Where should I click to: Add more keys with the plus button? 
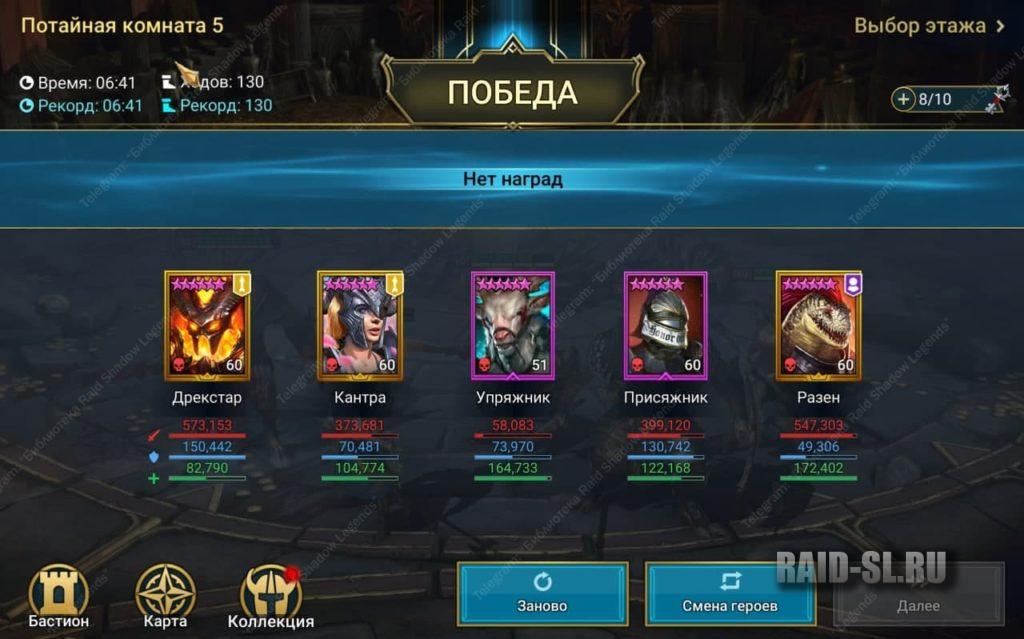[x=904, y=99]
